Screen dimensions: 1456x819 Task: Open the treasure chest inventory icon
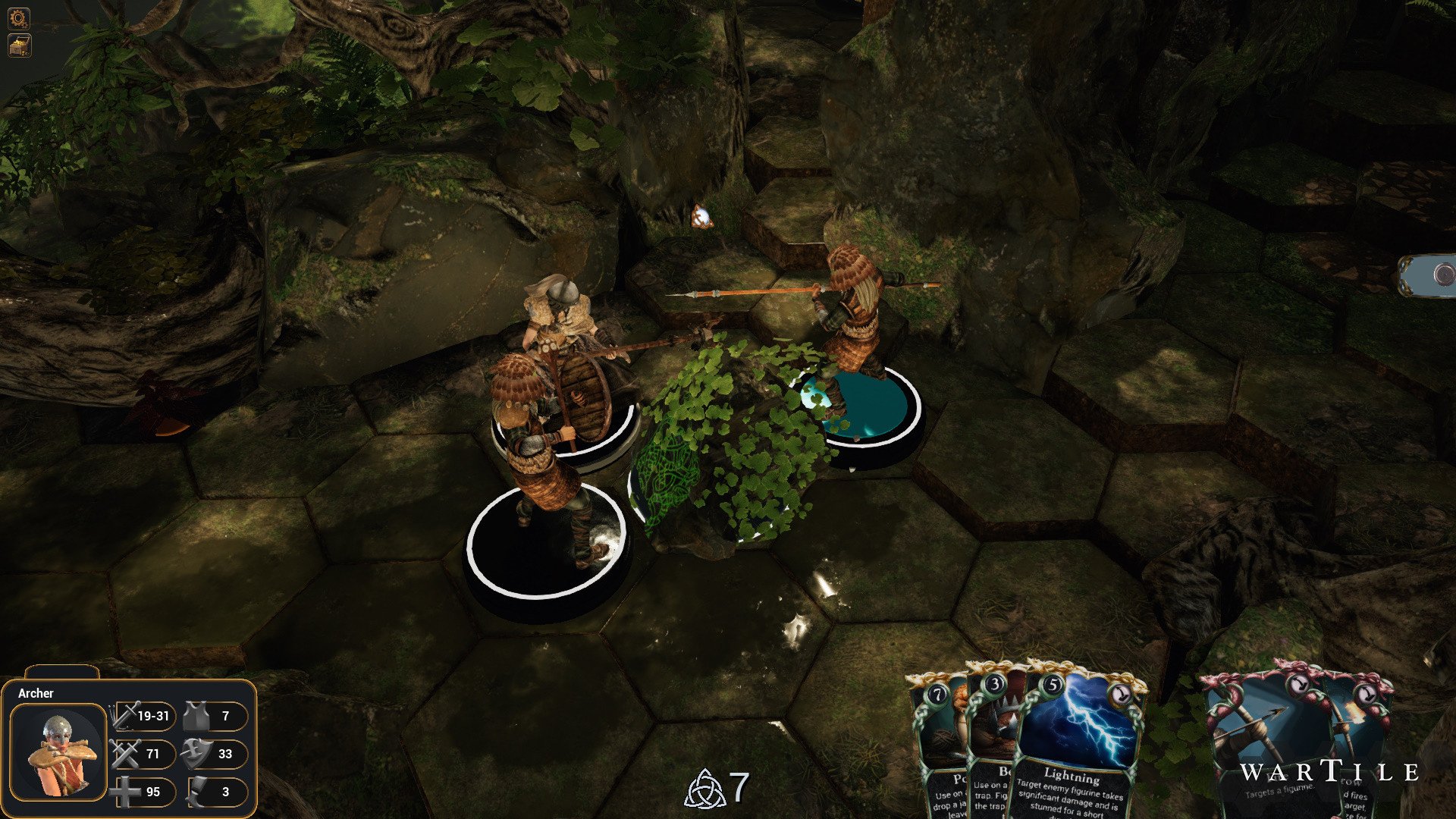tap(18, 45)
